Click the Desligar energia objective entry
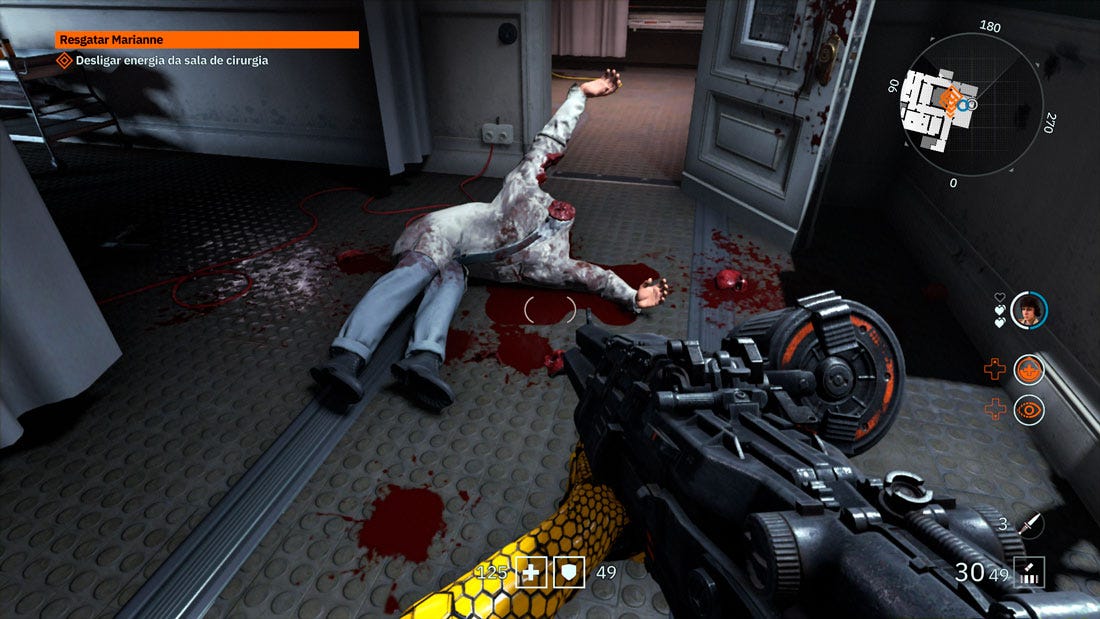The width and height of the screenshot is (1100, 619). (x=171, y=60)
